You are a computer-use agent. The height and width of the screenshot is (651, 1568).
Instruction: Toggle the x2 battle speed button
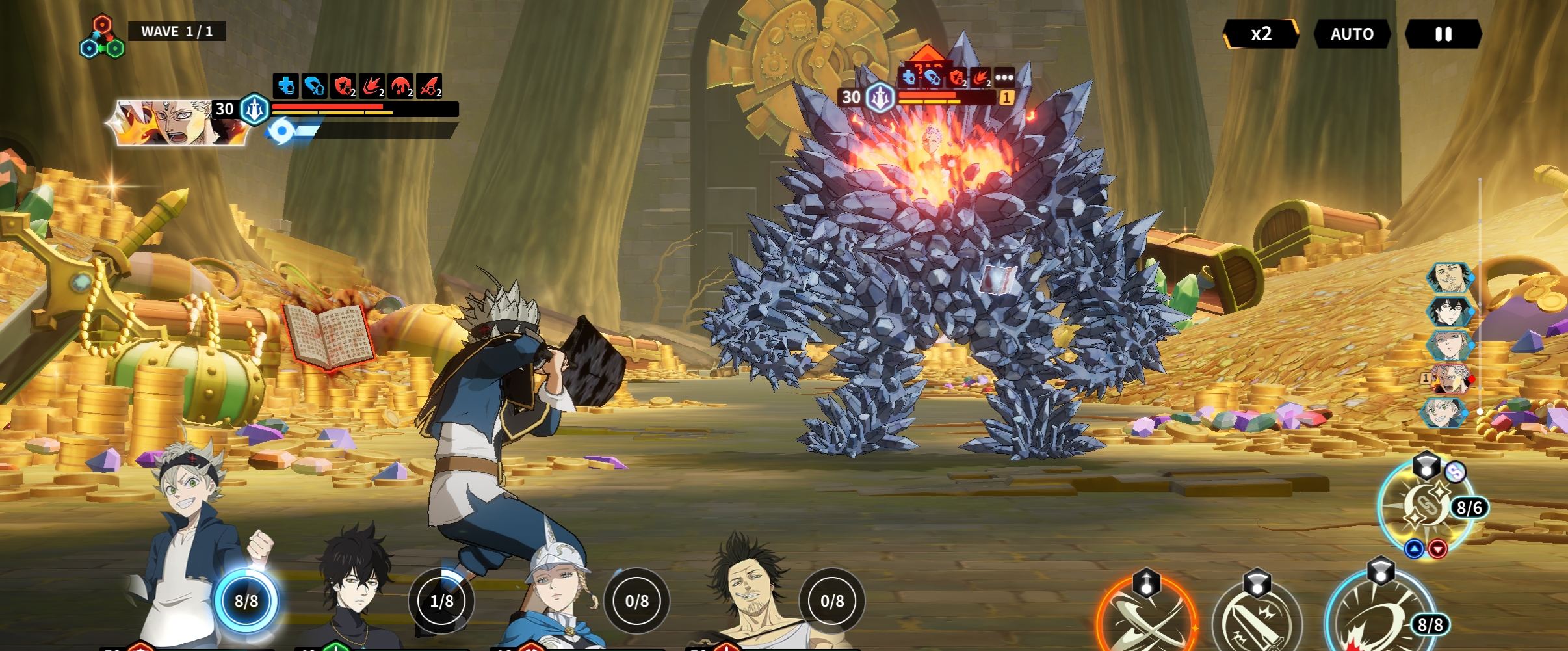click(1261, 34)
